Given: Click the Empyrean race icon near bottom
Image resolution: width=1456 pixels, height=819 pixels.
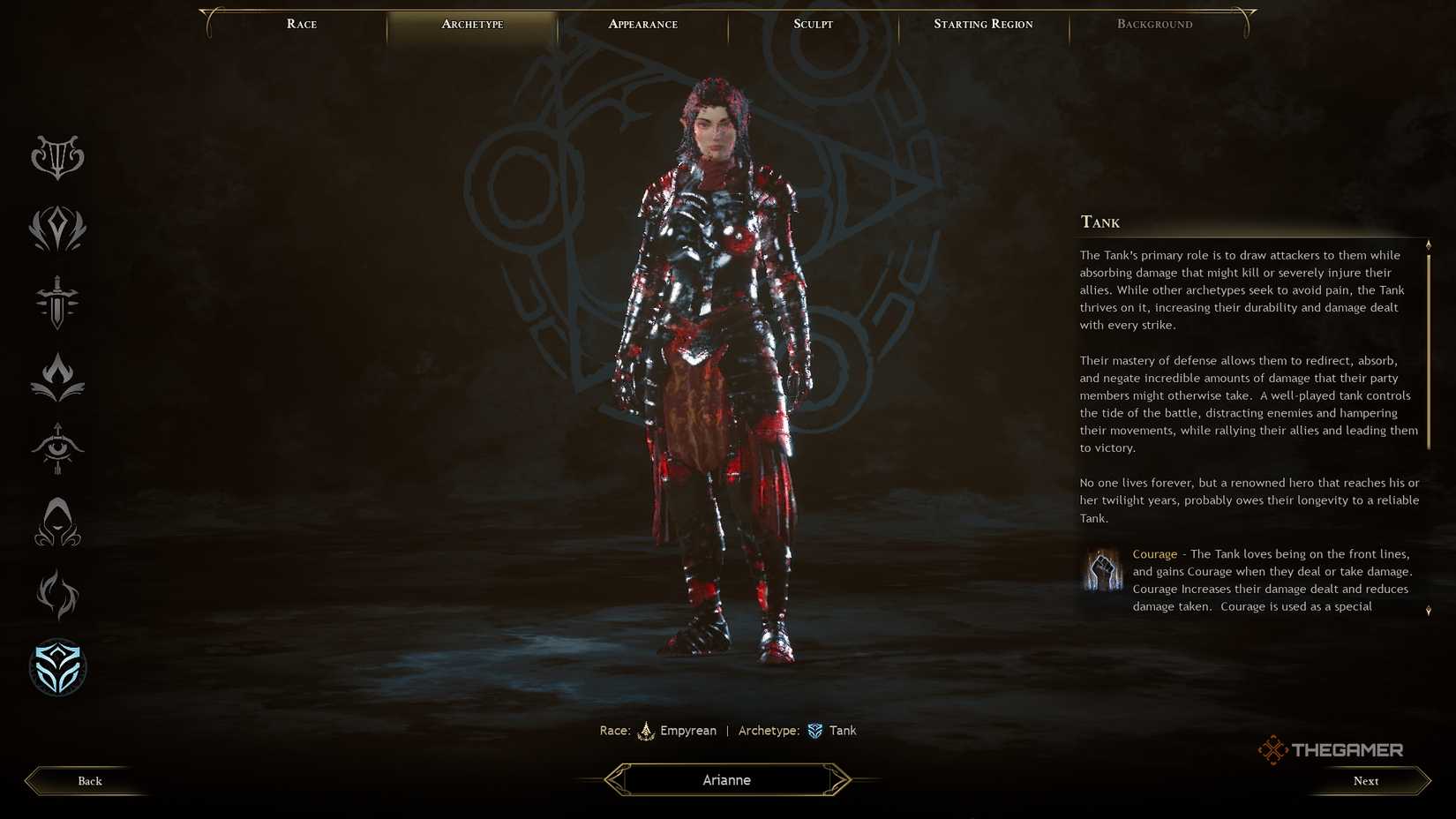Looking at the screenshot, I should point(647,731).
